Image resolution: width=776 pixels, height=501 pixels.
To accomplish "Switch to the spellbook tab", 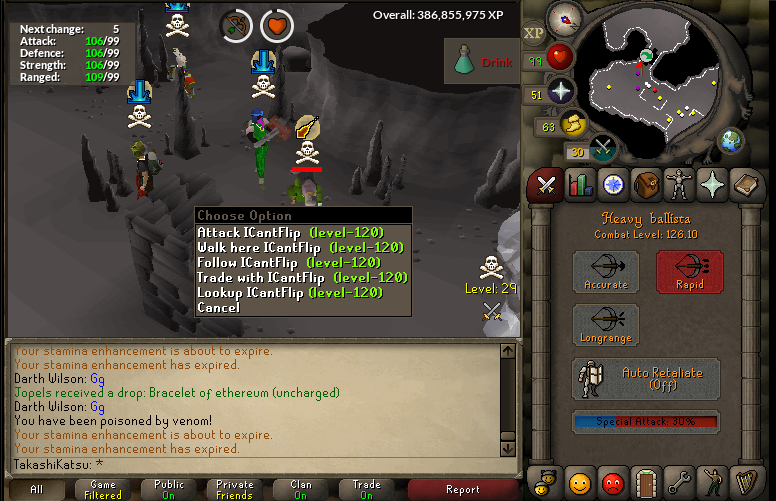I will tap(746, 184).
